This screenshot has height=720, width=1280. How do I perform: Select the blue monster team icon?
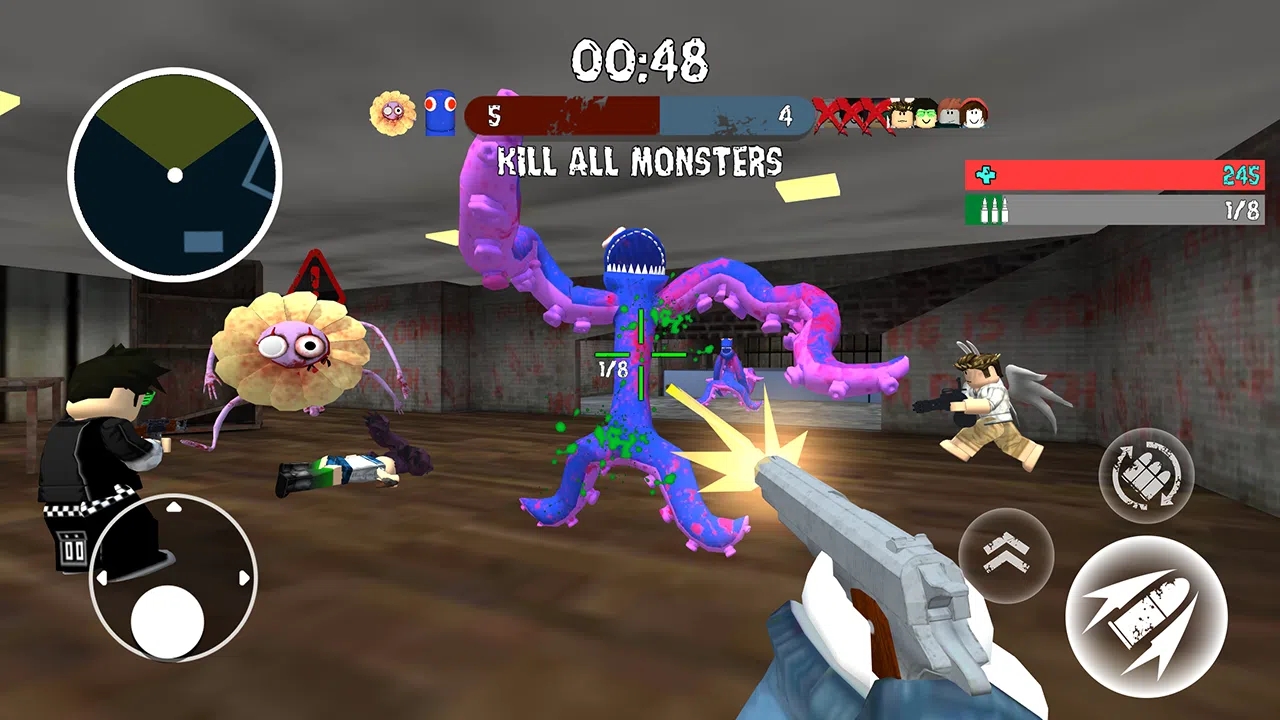(440, 113)
